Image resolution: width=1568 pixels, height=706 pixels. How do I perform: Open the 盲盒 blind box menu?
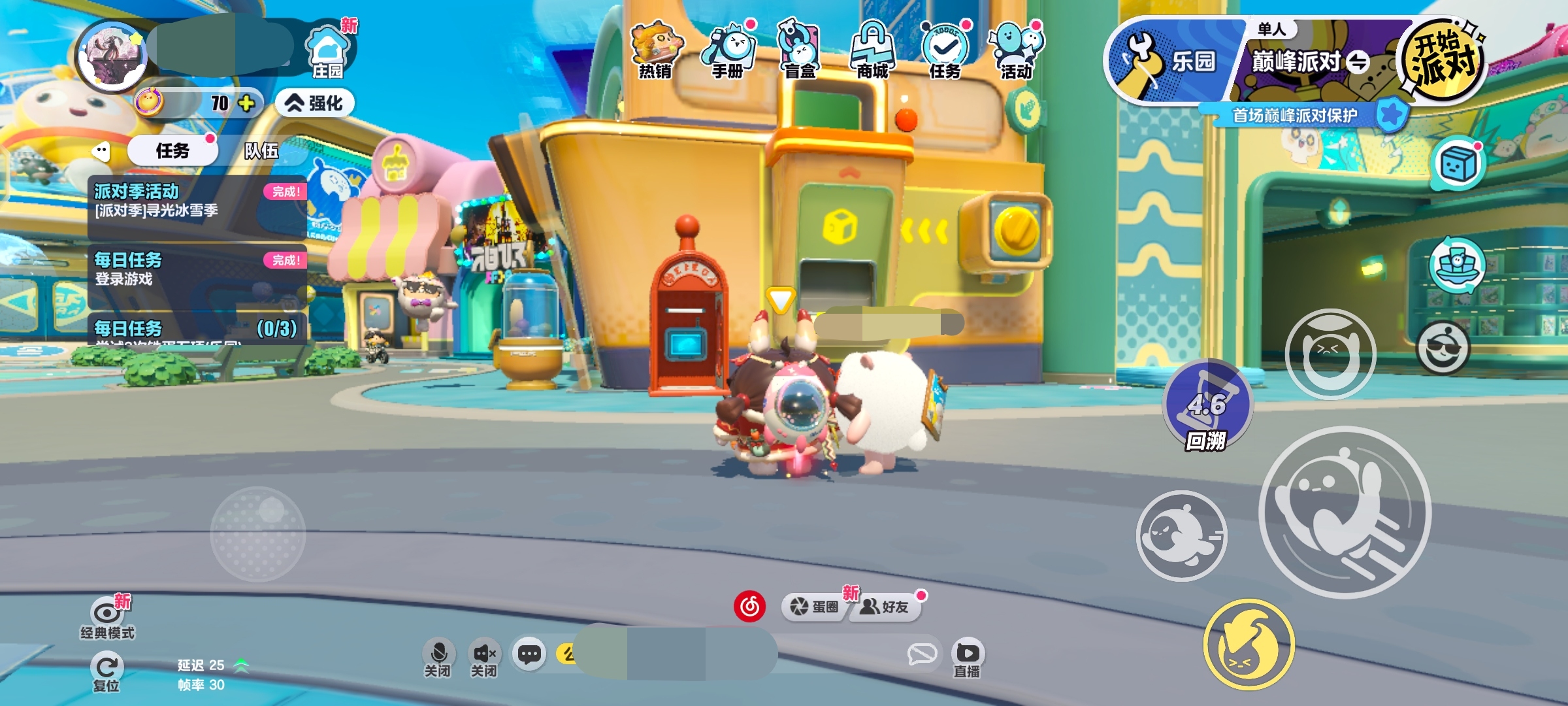(800, 50)
